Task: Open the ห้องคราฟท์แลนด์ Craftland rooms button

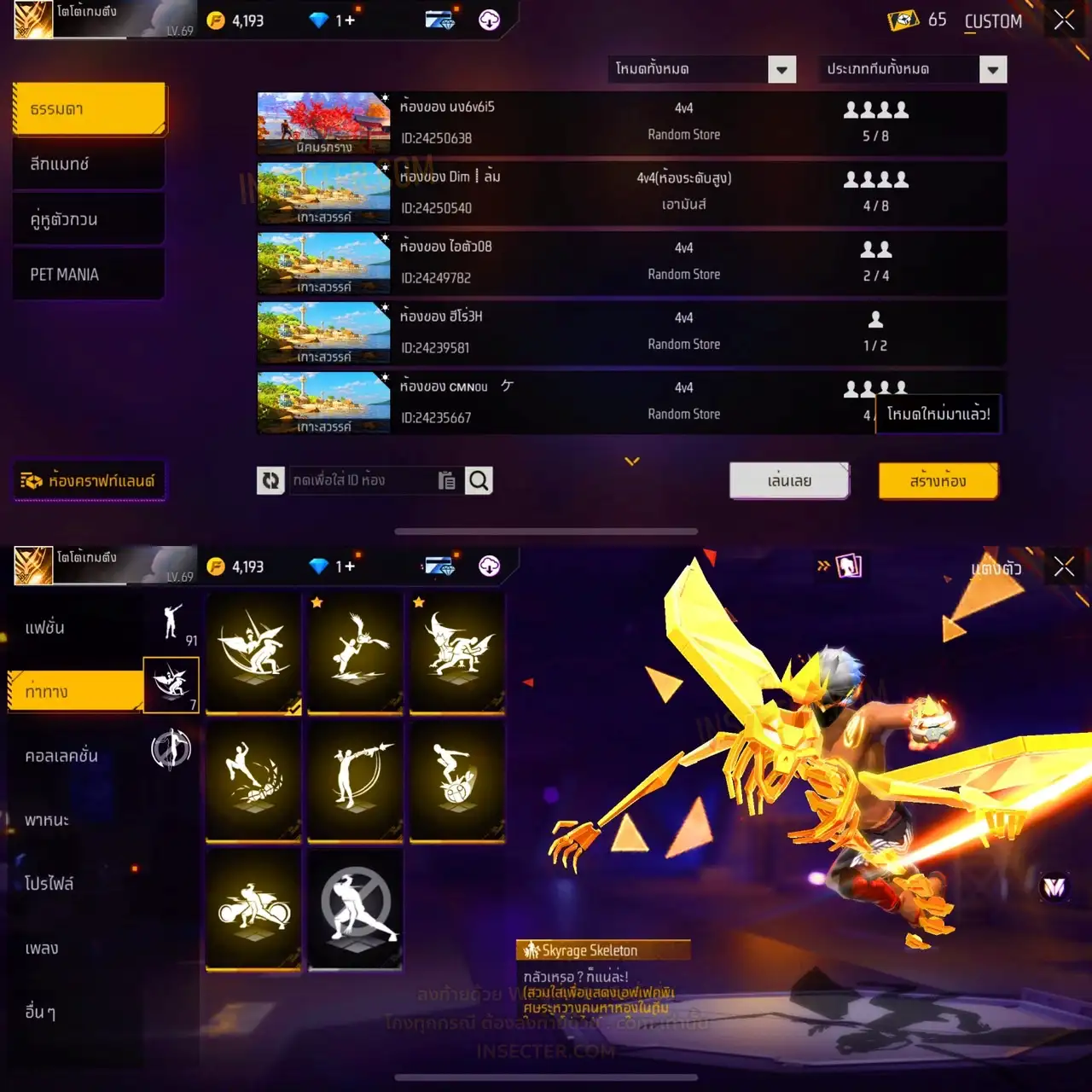Action: (90, 481)
